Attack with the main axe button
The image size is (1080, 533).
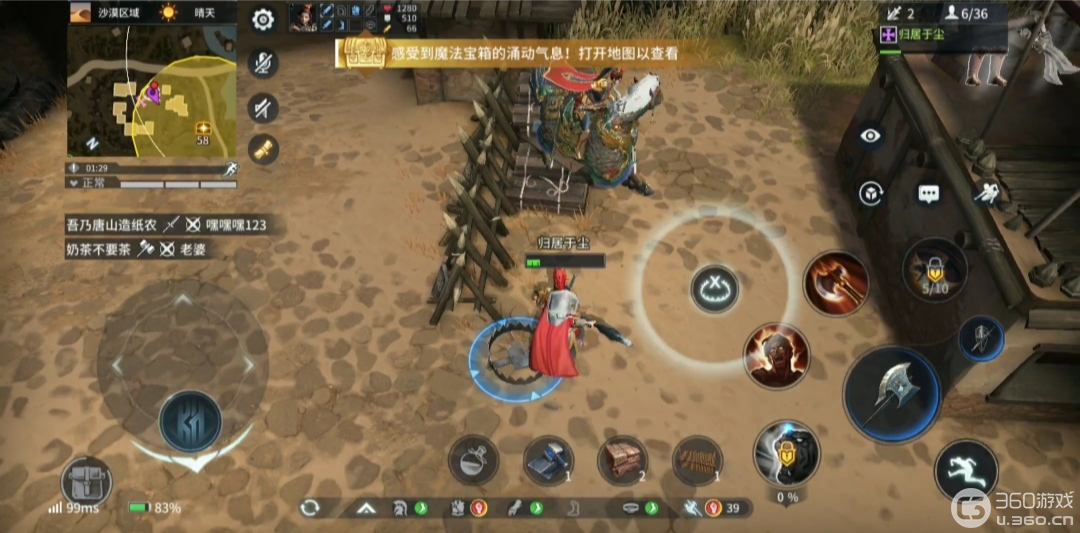tap(891, 393)
